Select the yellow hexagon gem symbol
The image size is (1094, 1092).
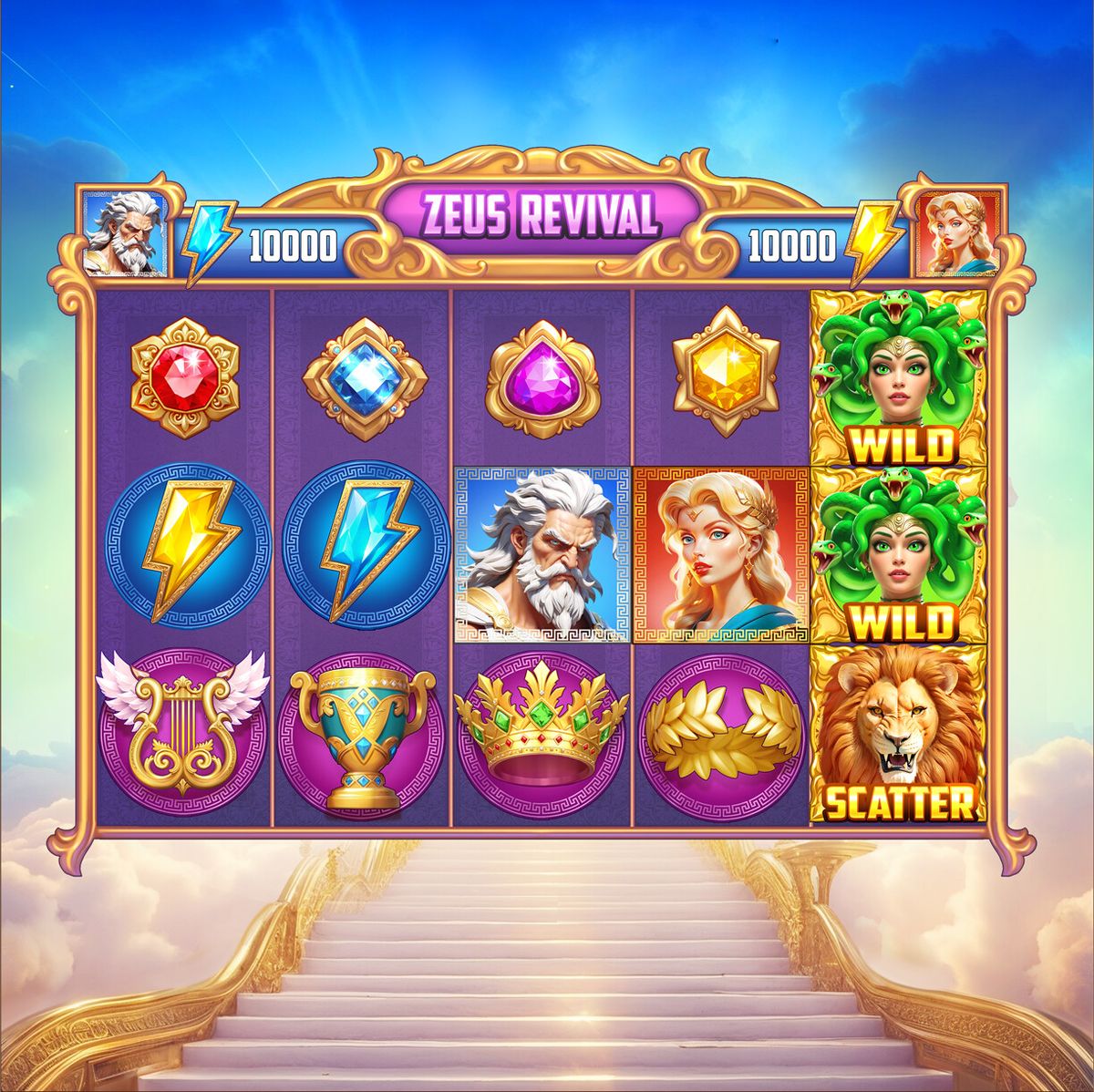(x=726, y=376)
